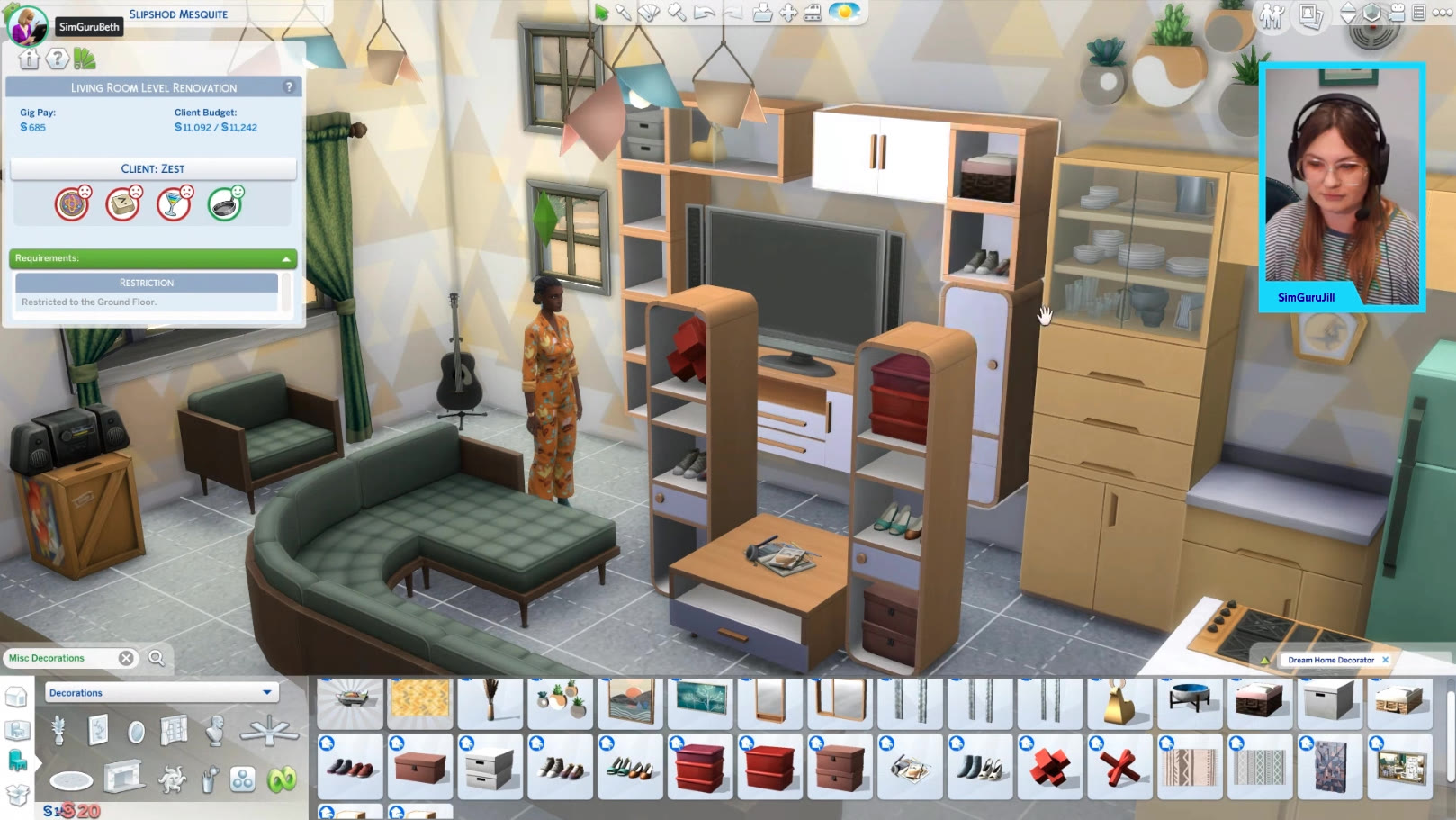
Task: Select the ceiling fan decoration category
Action: pyautogui.click(x=269, y=731)
